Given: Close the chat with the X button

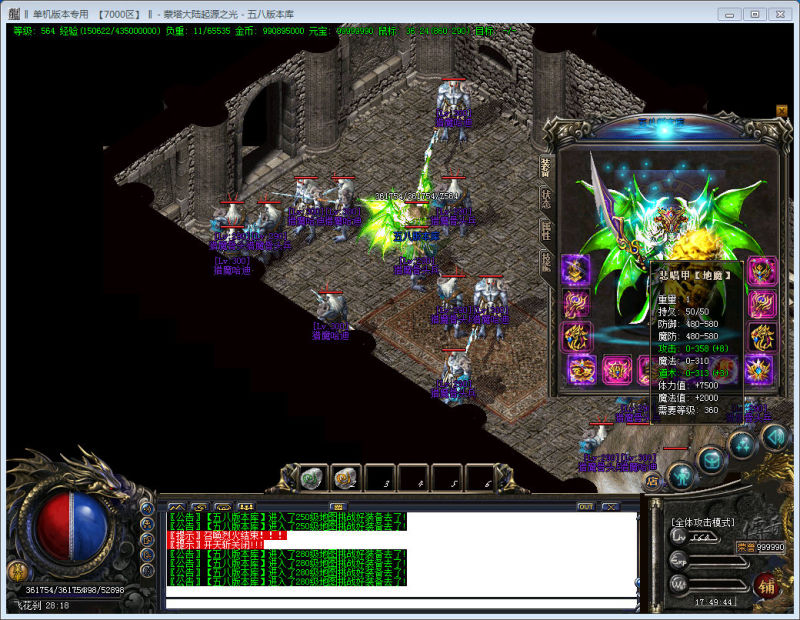Looking at the screenshot, I should click(610, 506).
